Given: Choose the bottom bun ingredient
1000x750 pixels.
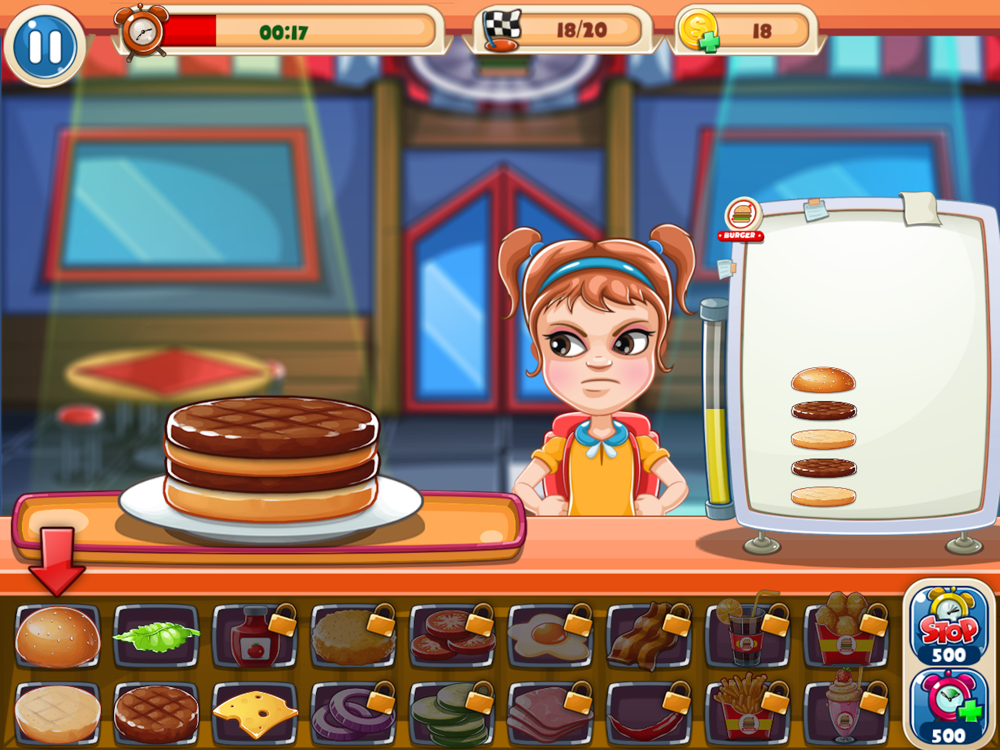Looking at the screenshot, I should tap(58, 714).
